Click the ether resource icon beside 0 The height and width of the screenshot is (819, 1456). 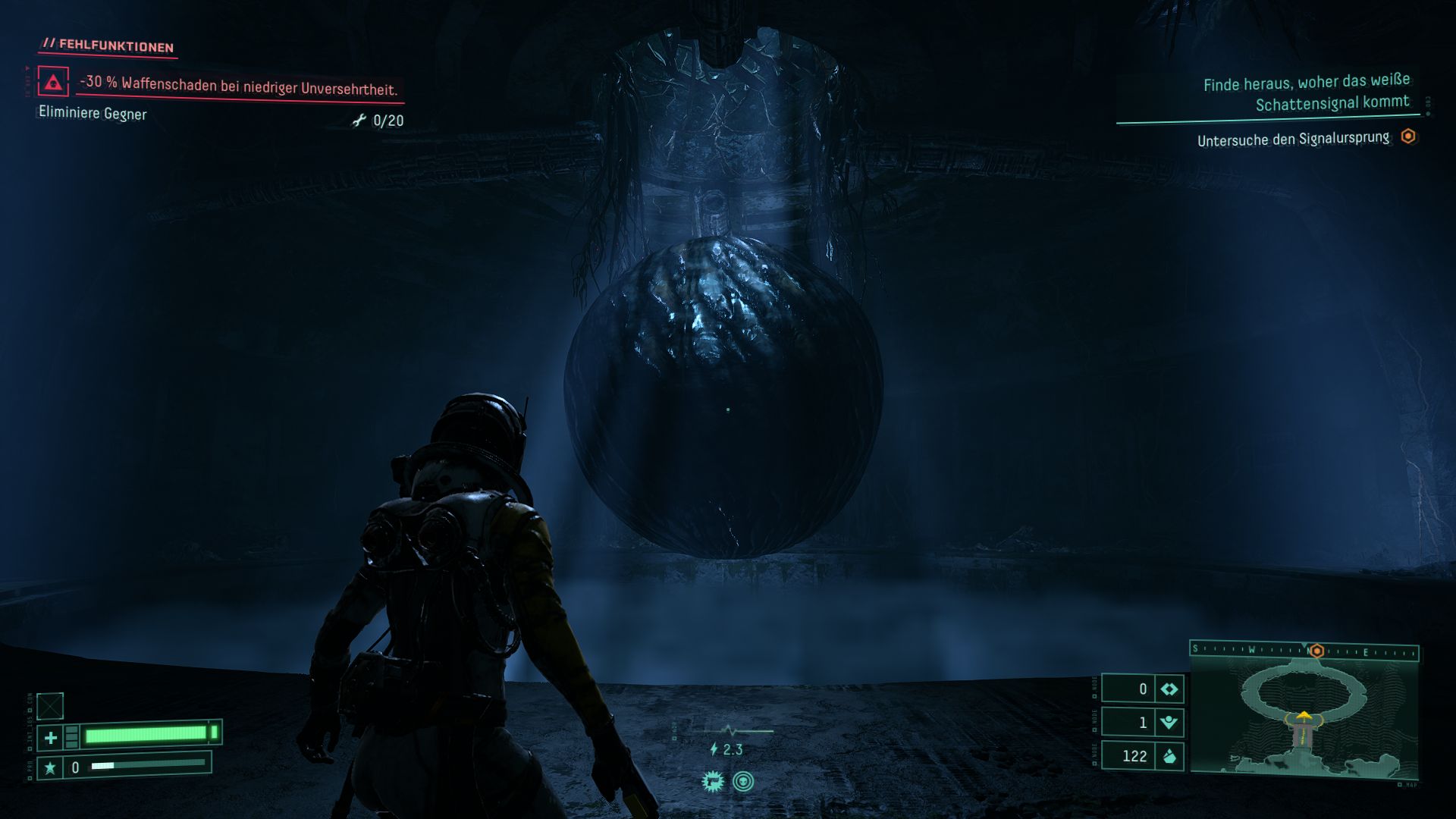point(1169,689)
